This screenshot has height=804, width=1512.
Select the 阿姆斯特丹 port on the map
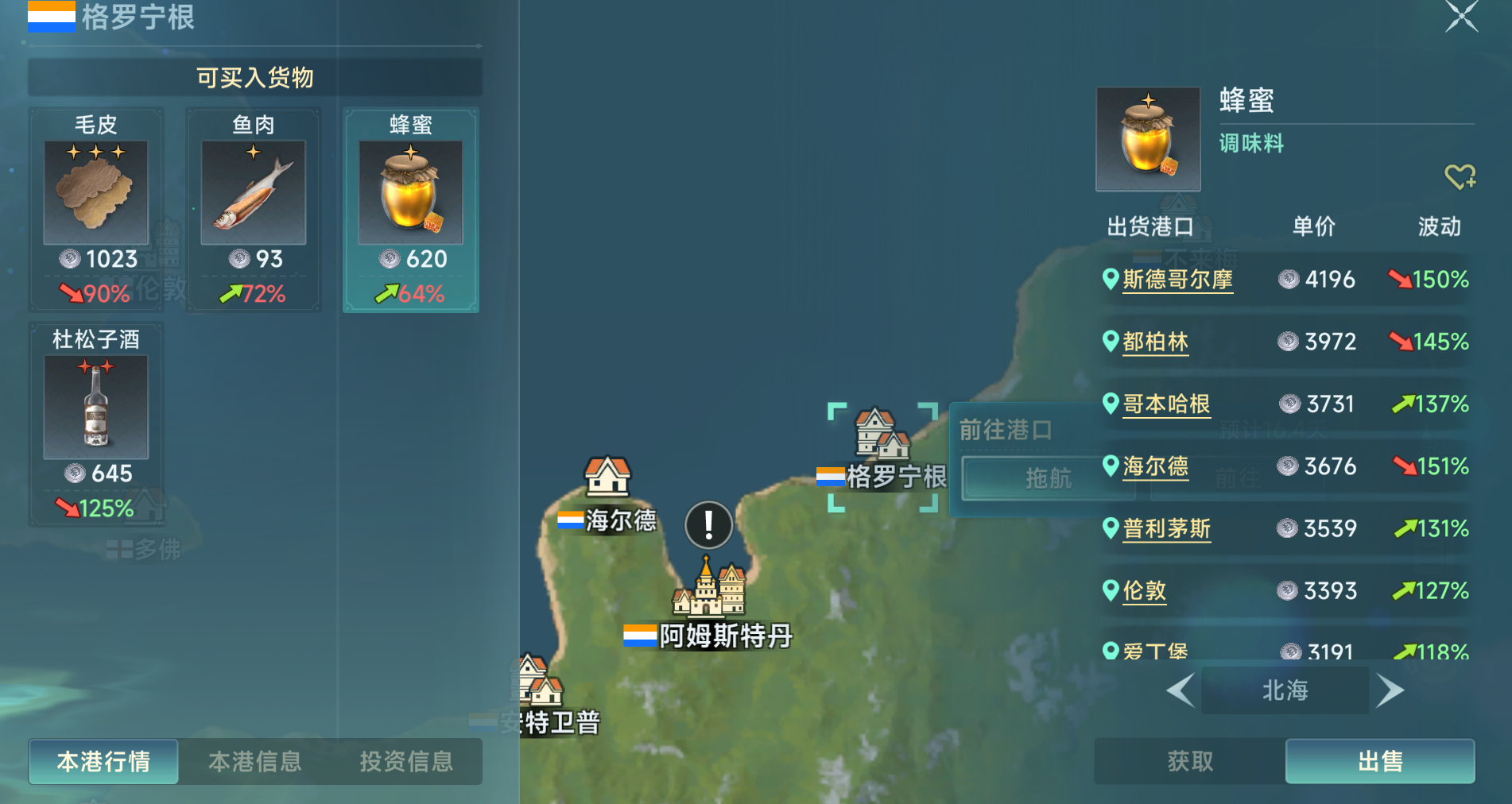pos(708,592)
